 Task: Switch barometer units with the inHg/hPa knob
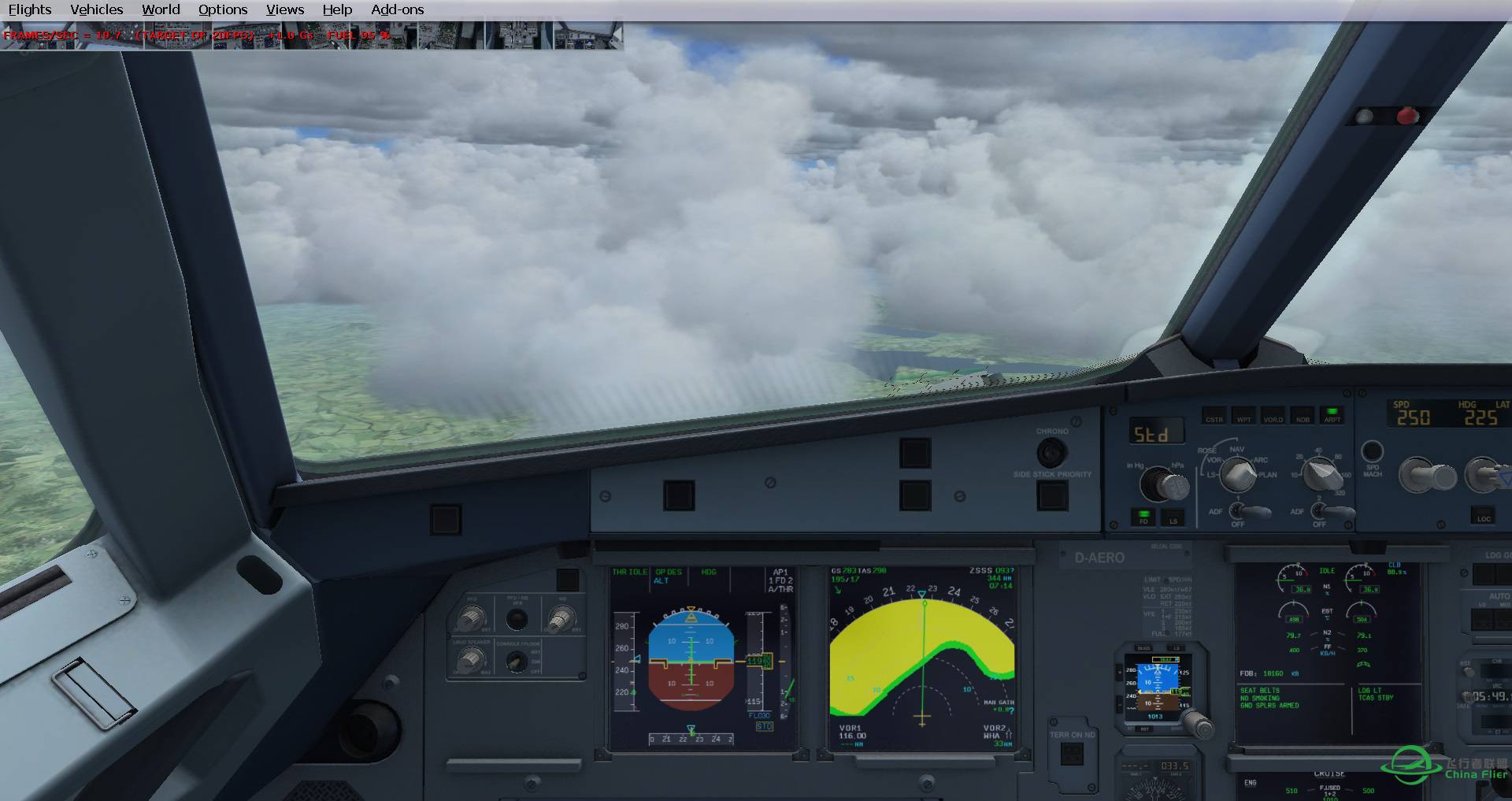point(1165,483)
